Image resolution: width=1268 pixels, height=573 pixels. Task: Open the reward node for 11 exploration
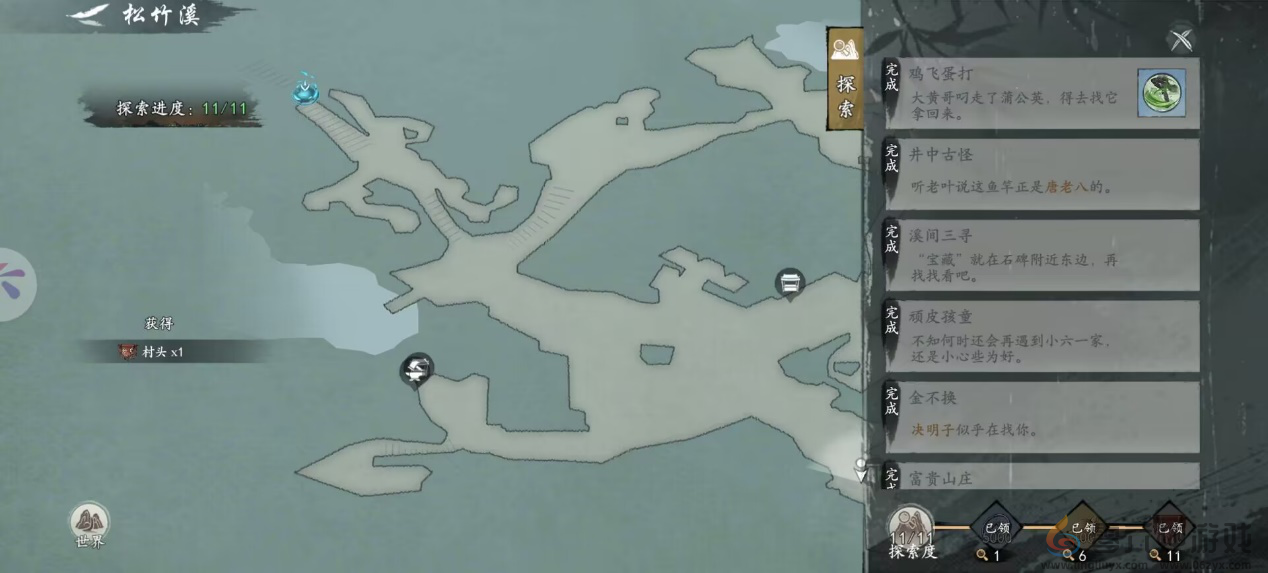coord(1169,529)
